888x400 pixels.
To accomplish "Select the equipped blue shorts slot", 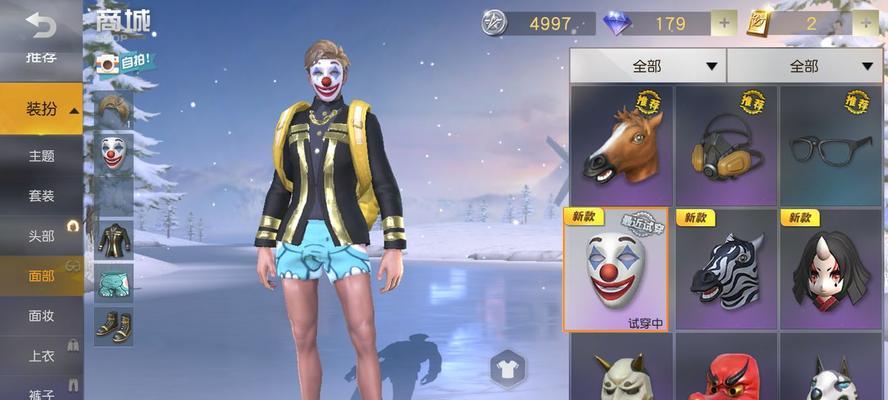I will [114, 282].
